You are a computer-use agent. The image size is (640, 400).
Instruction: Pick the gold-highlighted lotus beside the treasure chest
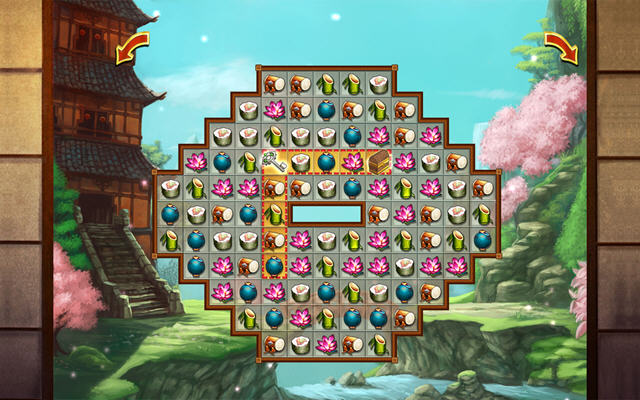pos(352,161)
